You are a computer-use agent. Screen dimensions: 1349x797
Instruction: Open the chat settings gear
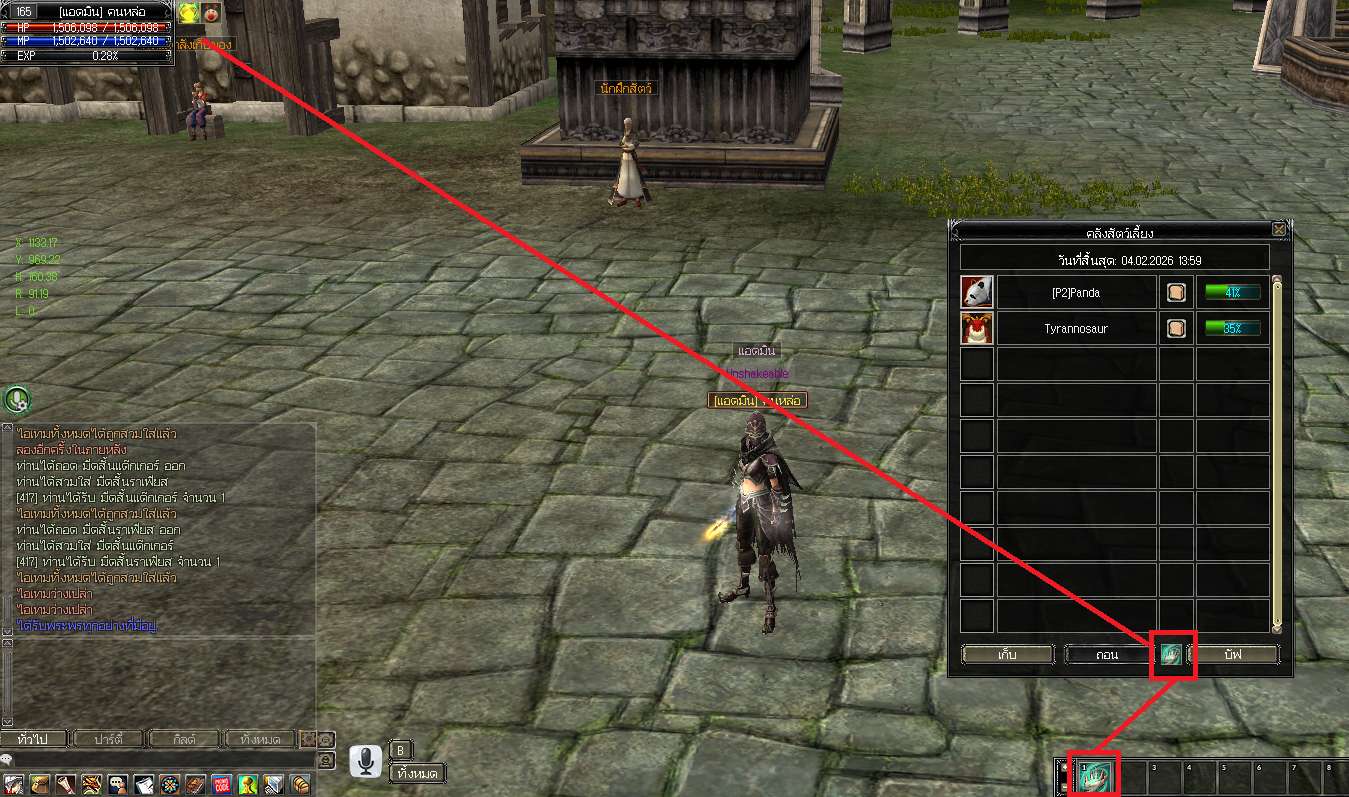pos(309,739)
